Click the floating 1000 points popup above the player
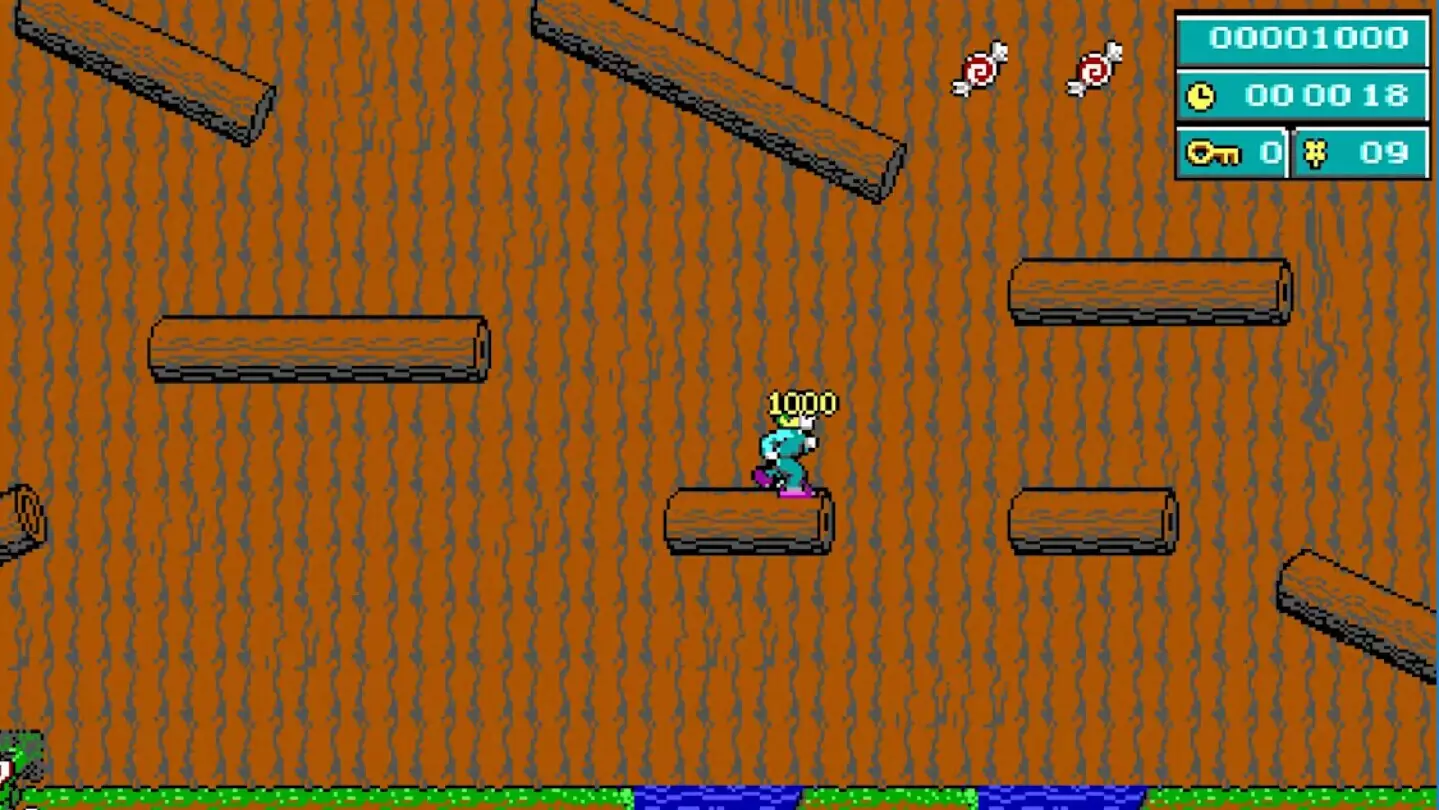The width and height of the screenshot is (1439, 810). point(802,402)
